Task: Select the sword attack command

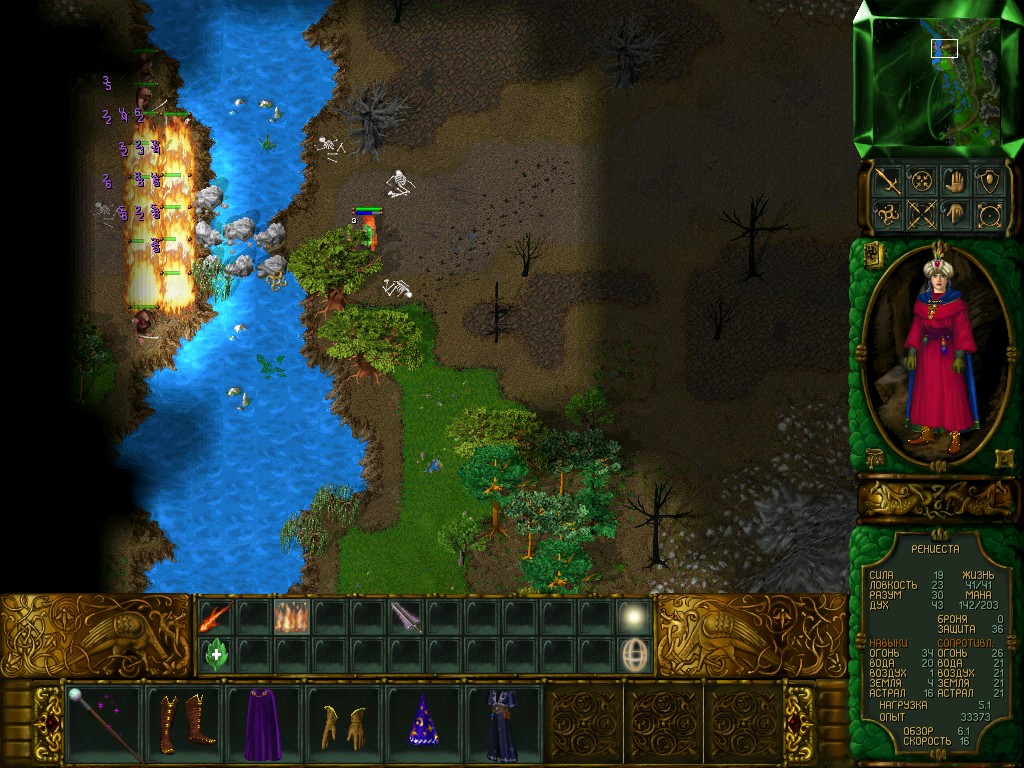Action: pos(887,181)
